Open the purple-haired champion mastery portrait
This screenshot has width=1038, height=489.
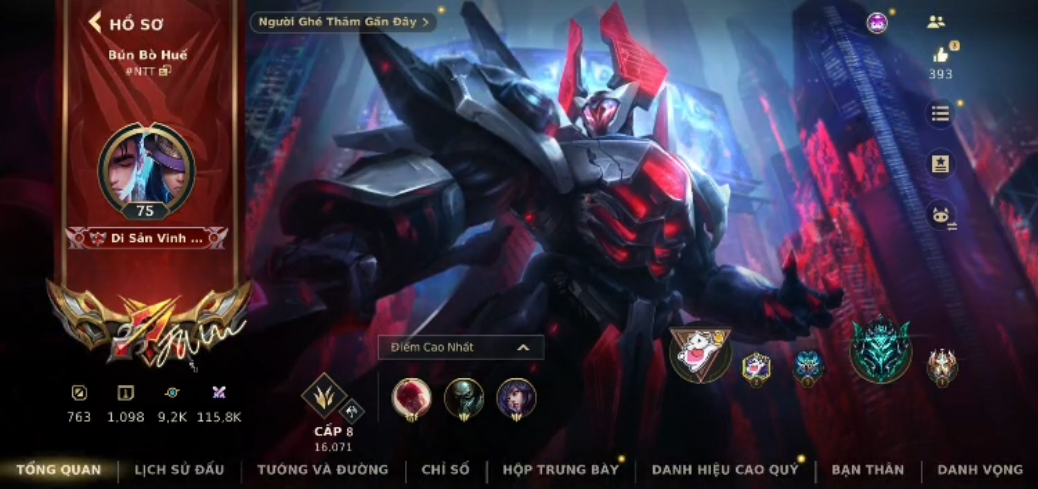(x=516, y=398)
